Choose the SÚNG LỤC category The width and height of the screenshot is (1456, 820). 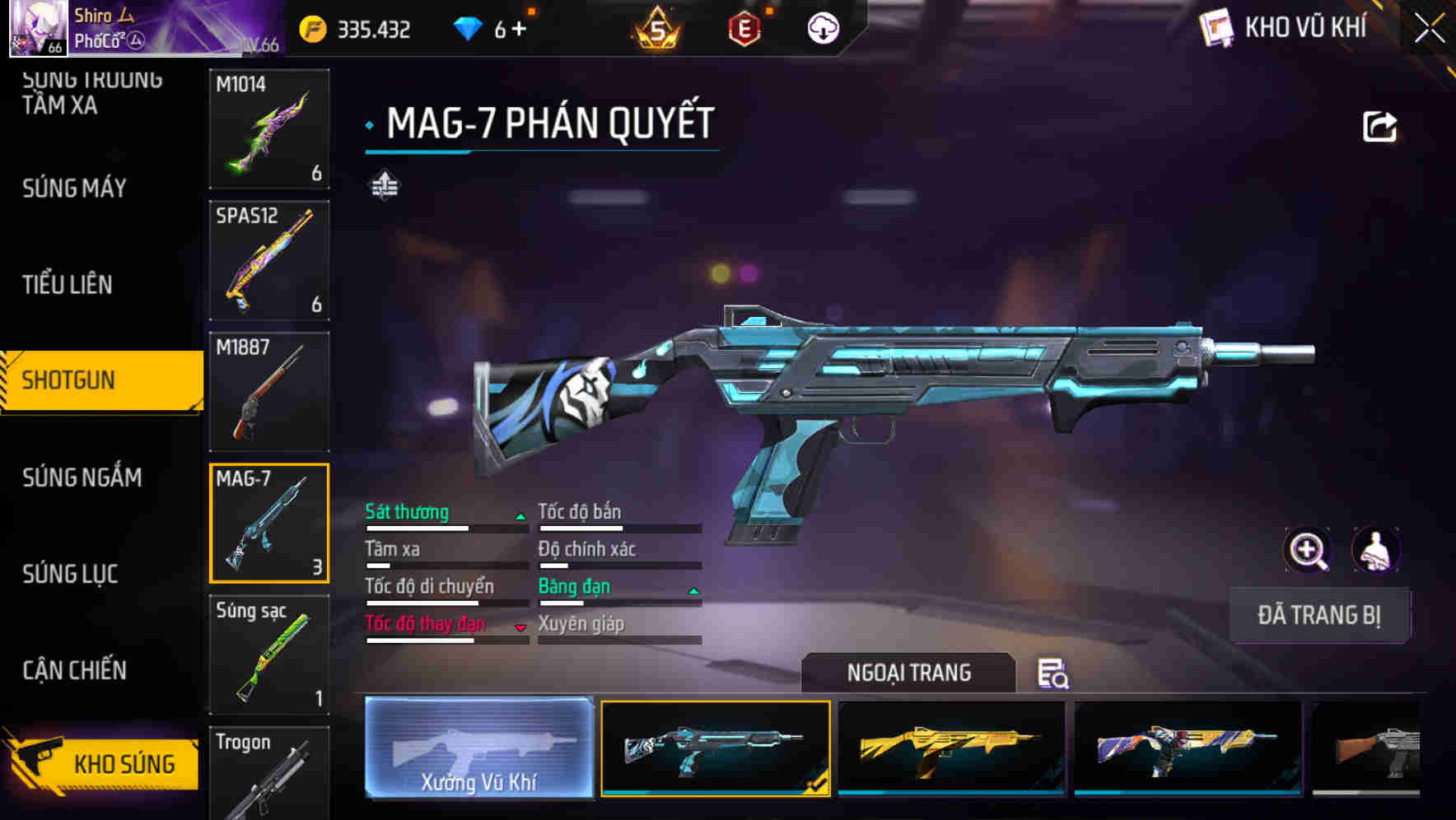pos(70,574)
